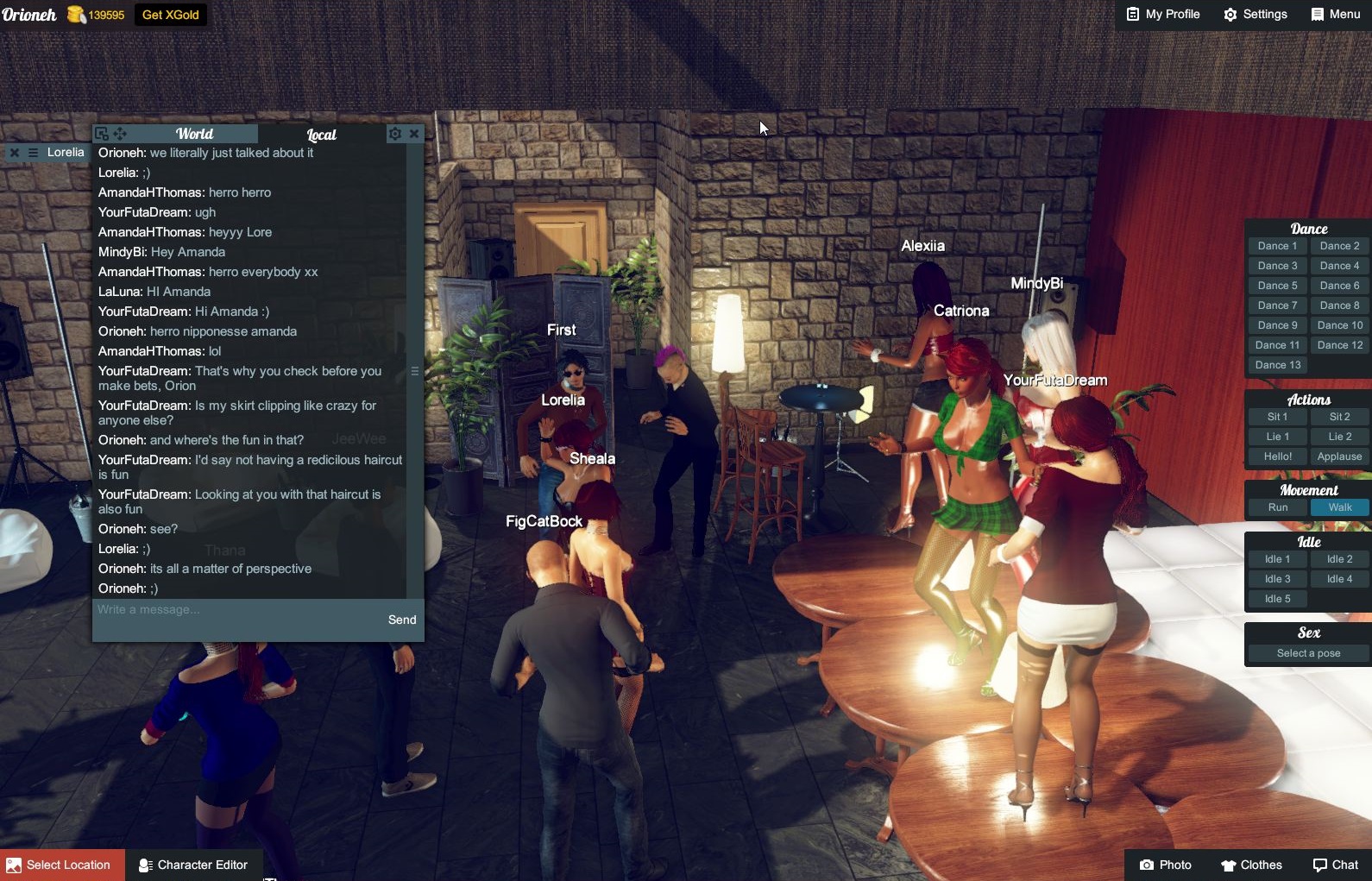Use the Sit 1 action
Viewport: 1372px width, 881px height.
(x=1277, y=417)
